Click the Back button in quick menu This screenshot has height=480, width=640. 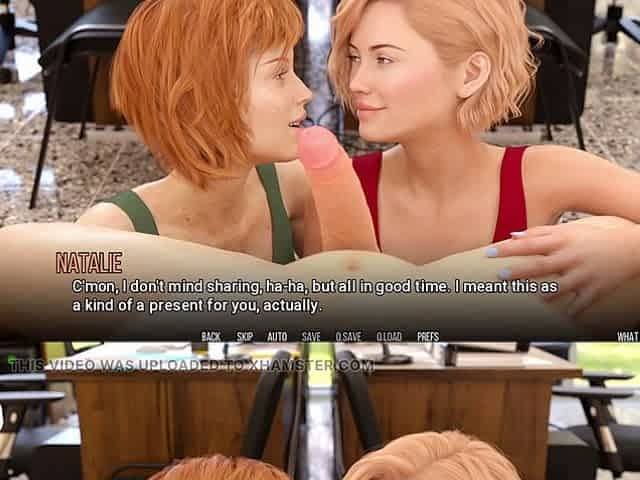tap(211, 337)
